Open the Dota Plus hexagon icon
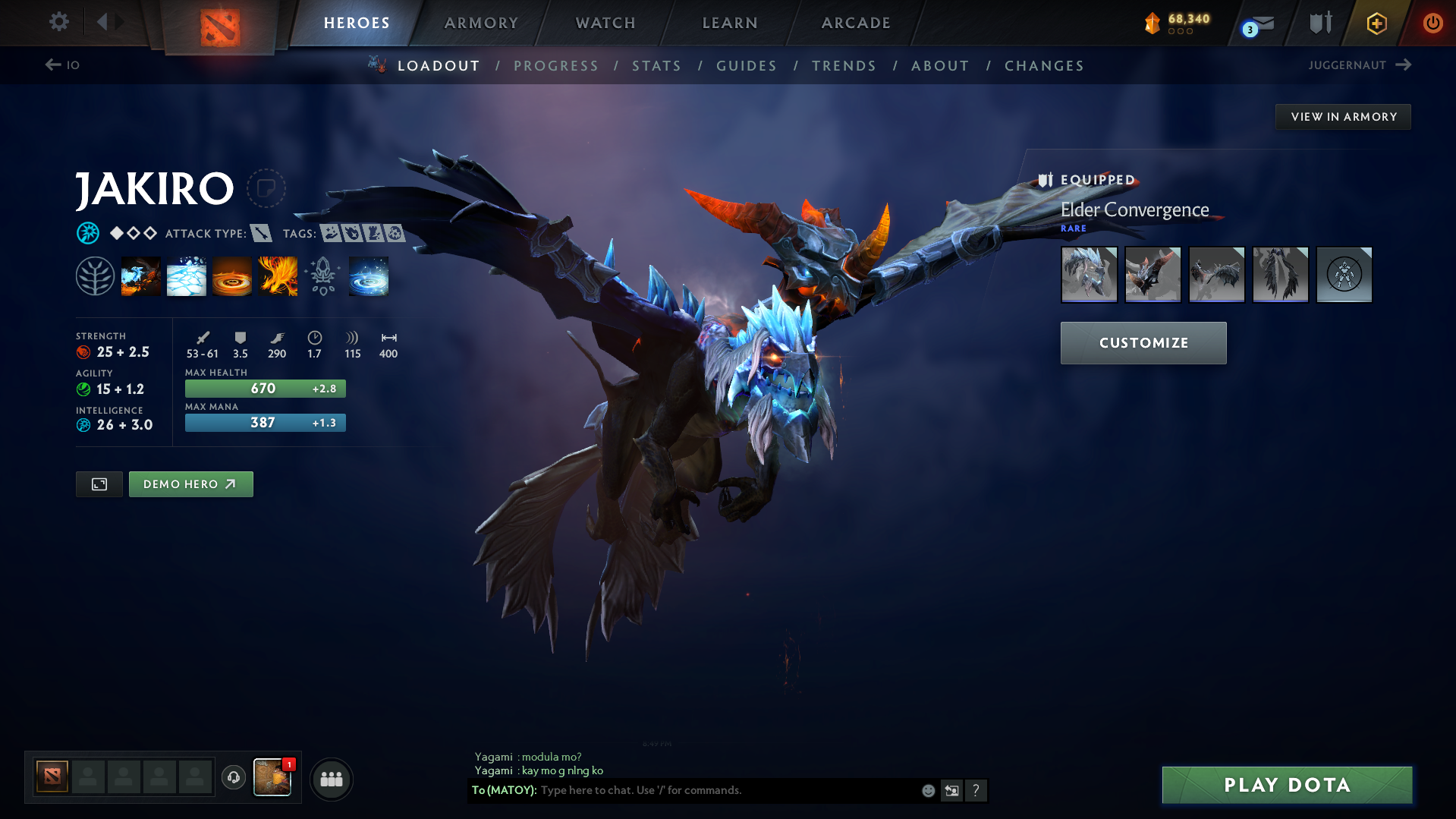The height and width of the screenshot is (819, 1456). click(1376, 23)
